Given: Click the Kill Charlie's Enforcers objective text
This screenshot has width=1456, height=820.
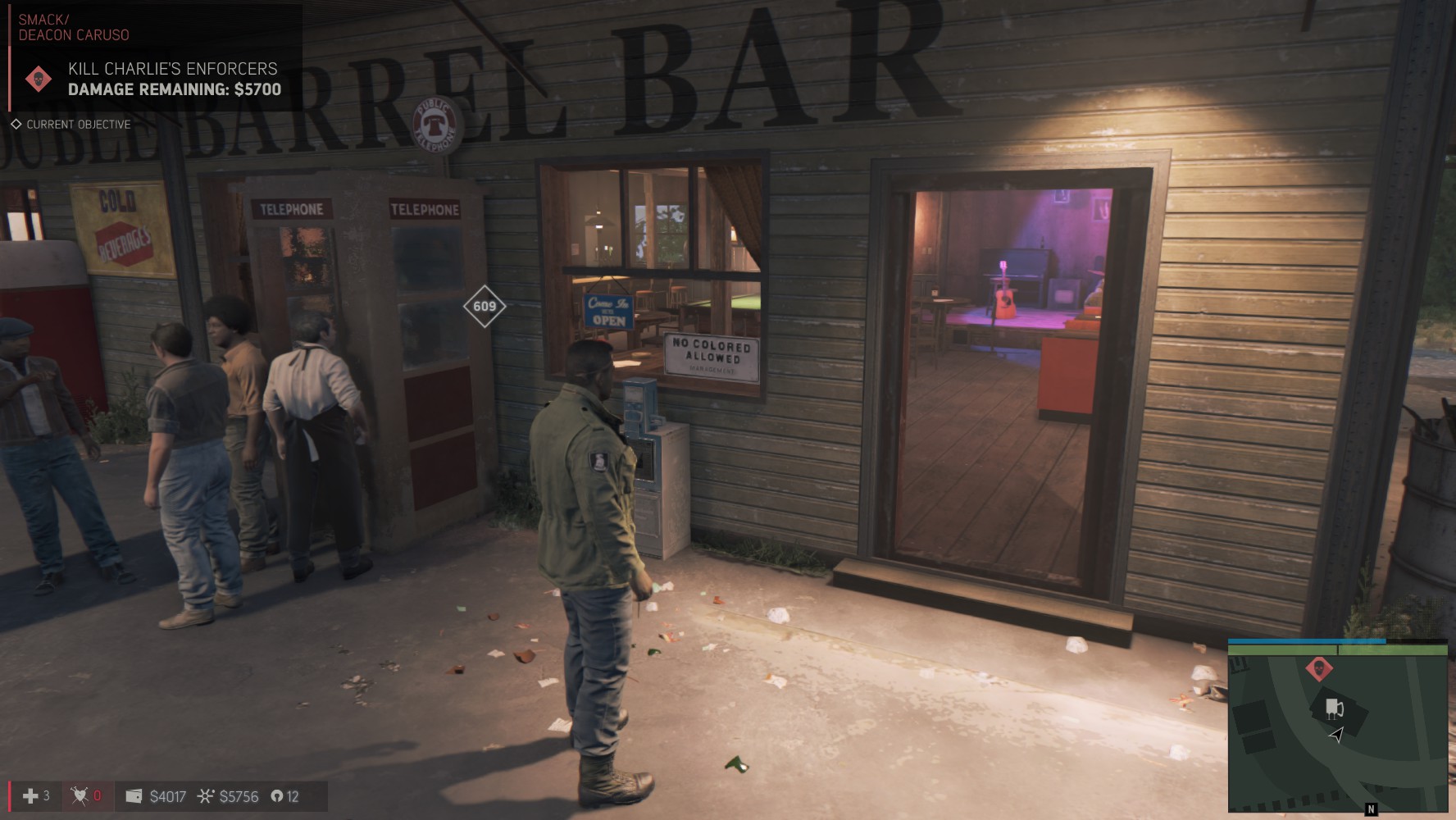Looking at the screenshot, I should [173, 70].
